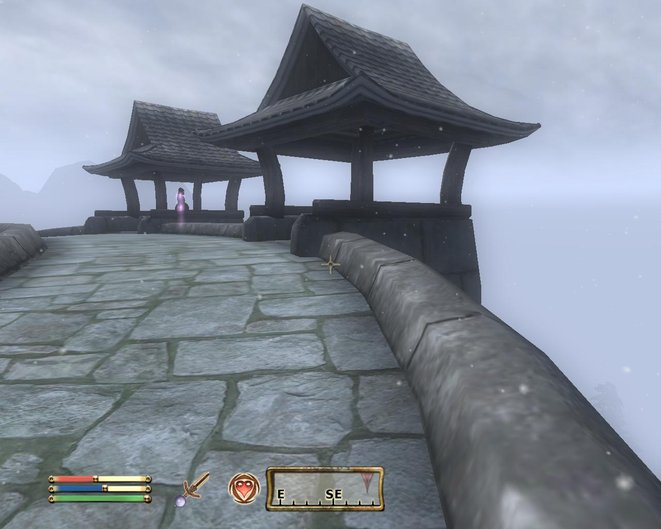
Task: Click the compass bar showing E and SE
Action: click(x=323, y=488)
